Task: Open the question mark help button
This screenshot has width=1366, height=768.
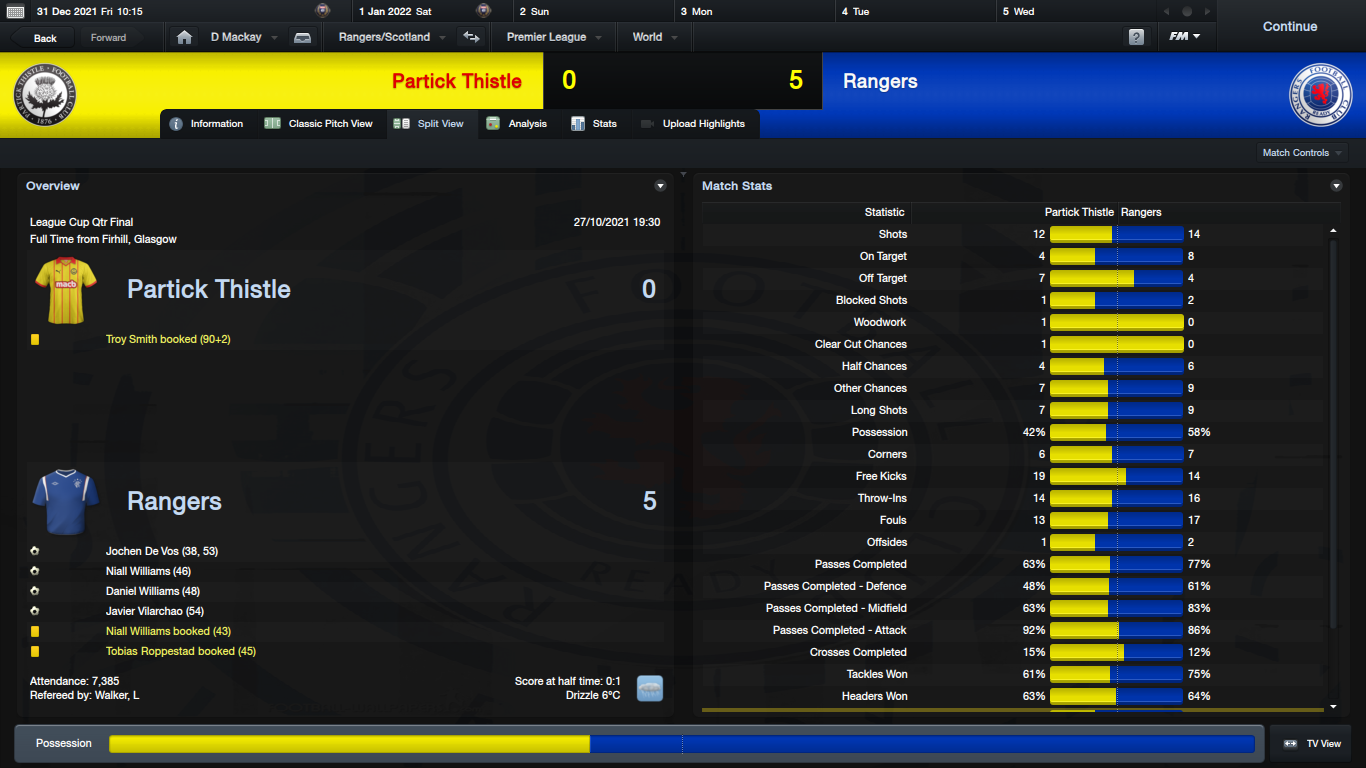Action: (1136, 37)
